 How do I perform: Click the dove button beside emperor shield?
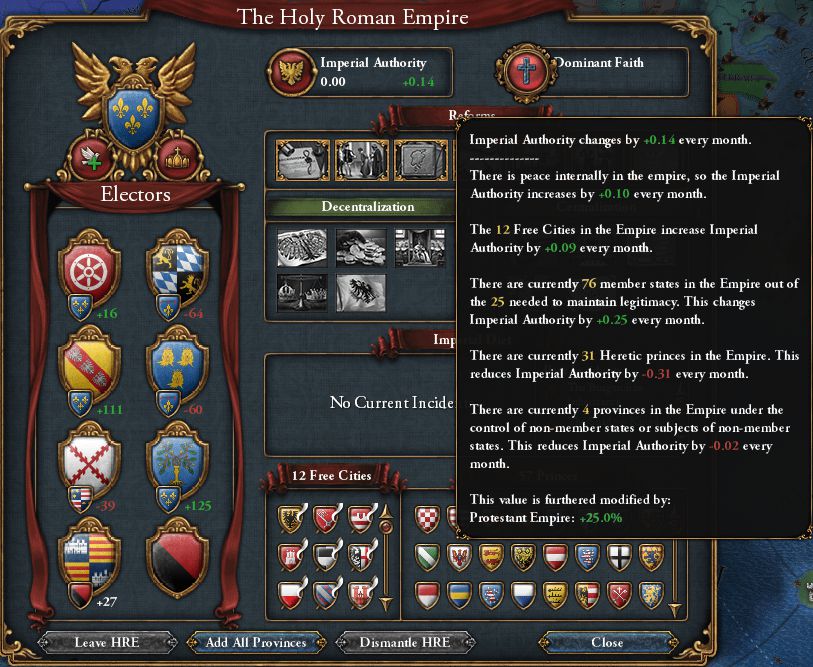pos(91,157)
